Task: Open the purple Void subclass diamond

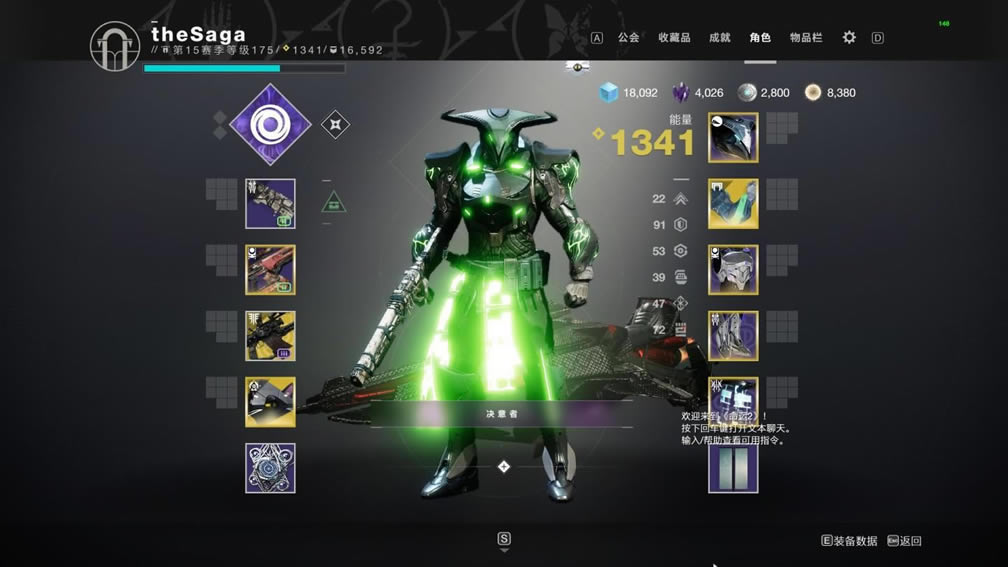Action: tap(269, 125)
